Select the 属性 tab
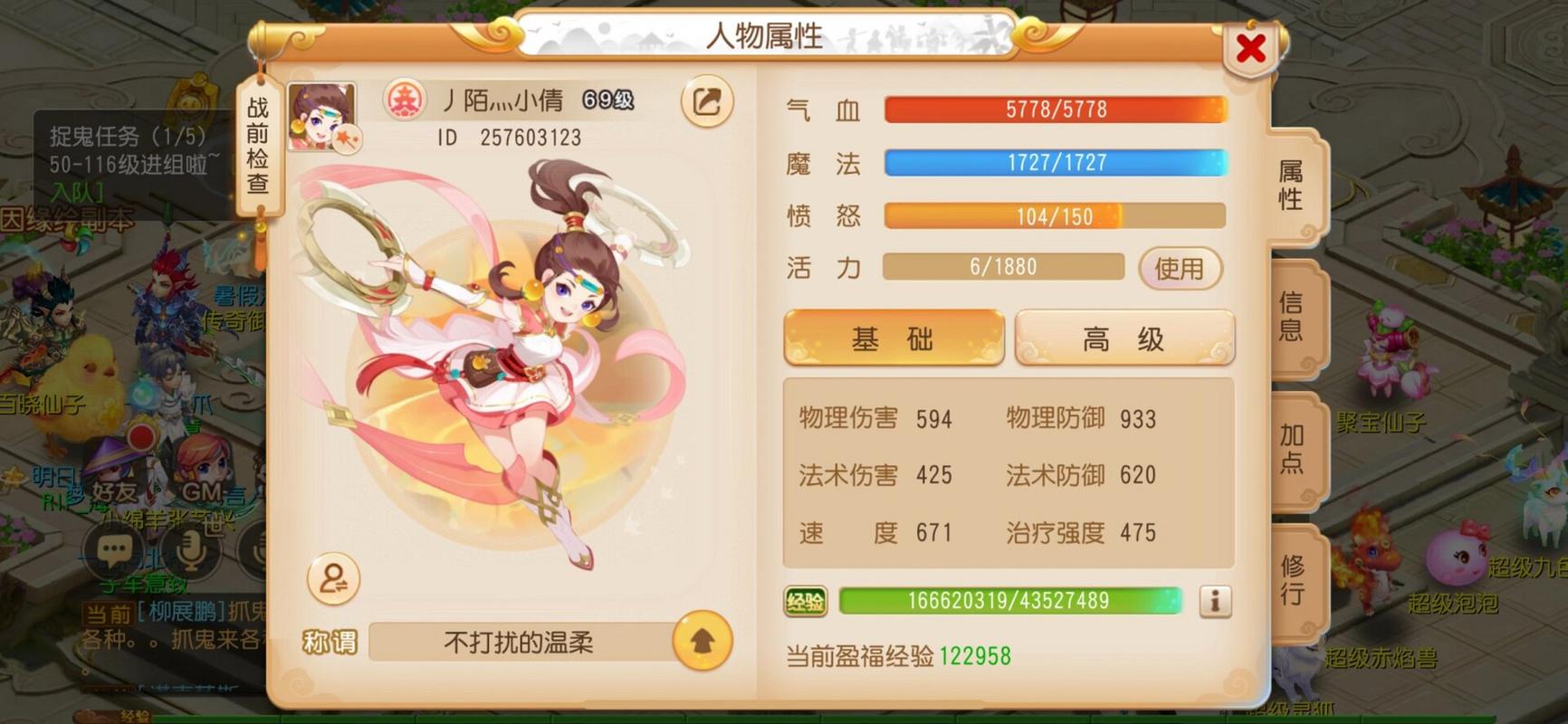 tap(1290, 186)
